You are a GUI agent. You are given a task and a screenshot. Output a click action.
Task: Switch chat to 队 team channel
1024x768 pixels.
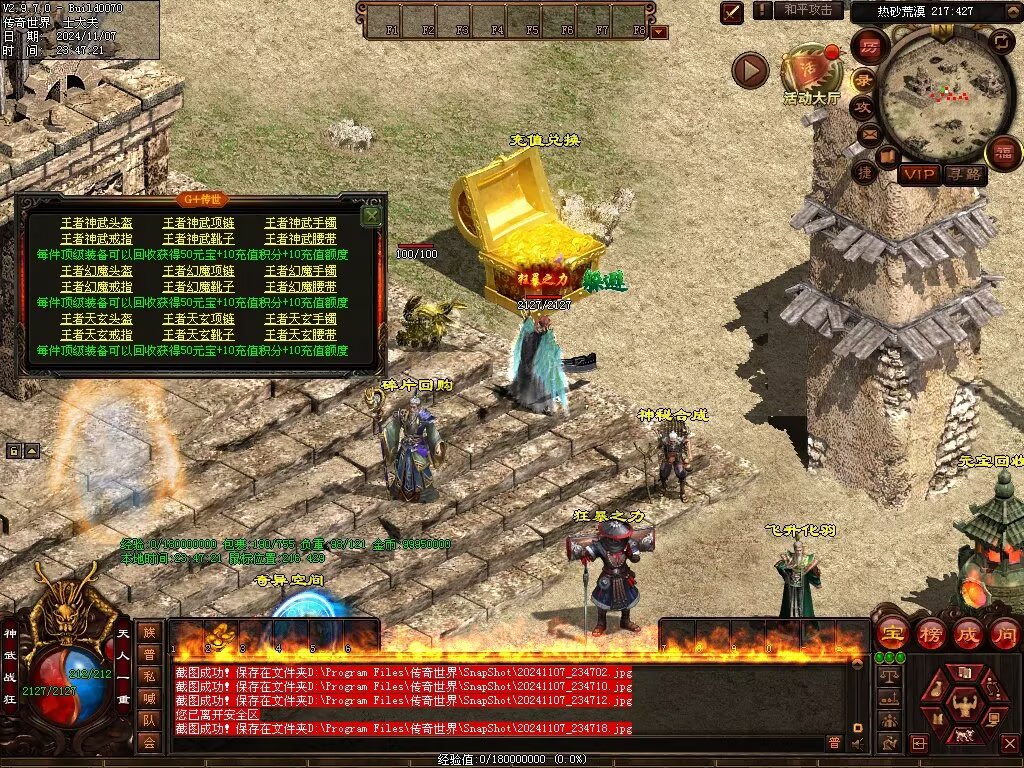tap(149, 719)
